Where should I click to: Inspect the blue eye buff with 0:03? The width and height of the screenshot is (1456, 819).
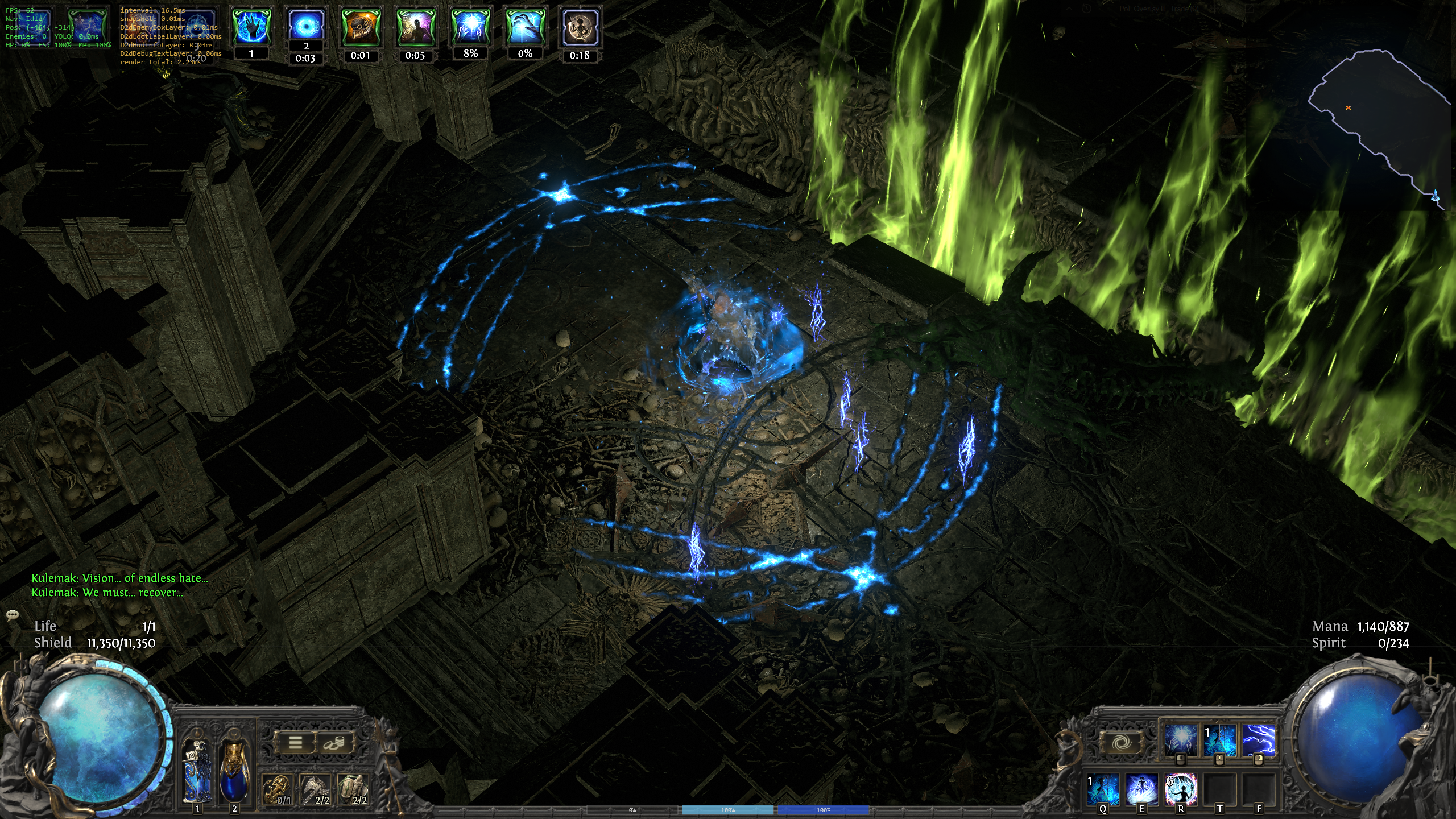pyautogui.click(x=306, y=26)
